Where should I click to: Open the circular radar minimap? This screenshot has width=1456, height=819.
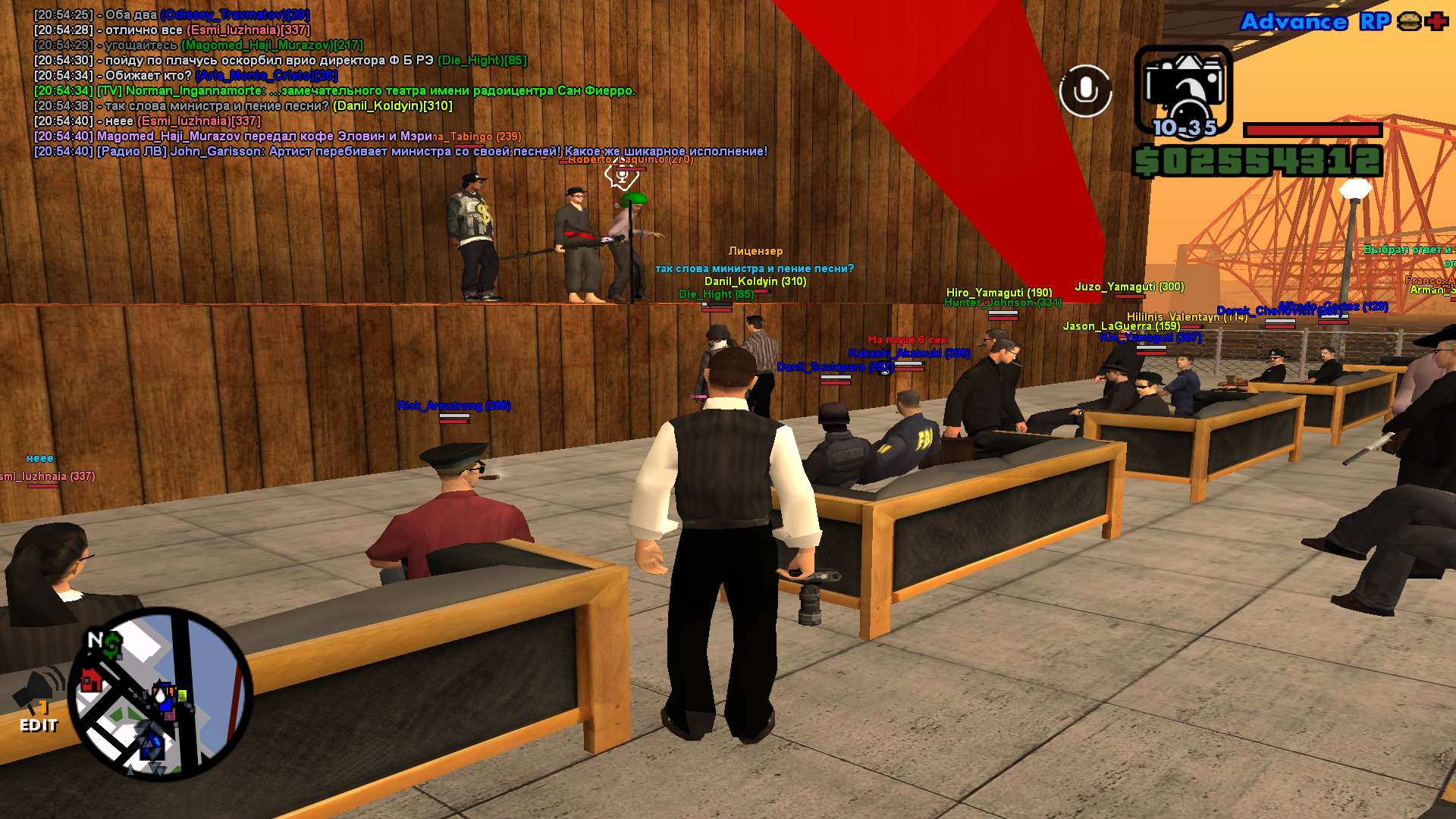(160, 694)
